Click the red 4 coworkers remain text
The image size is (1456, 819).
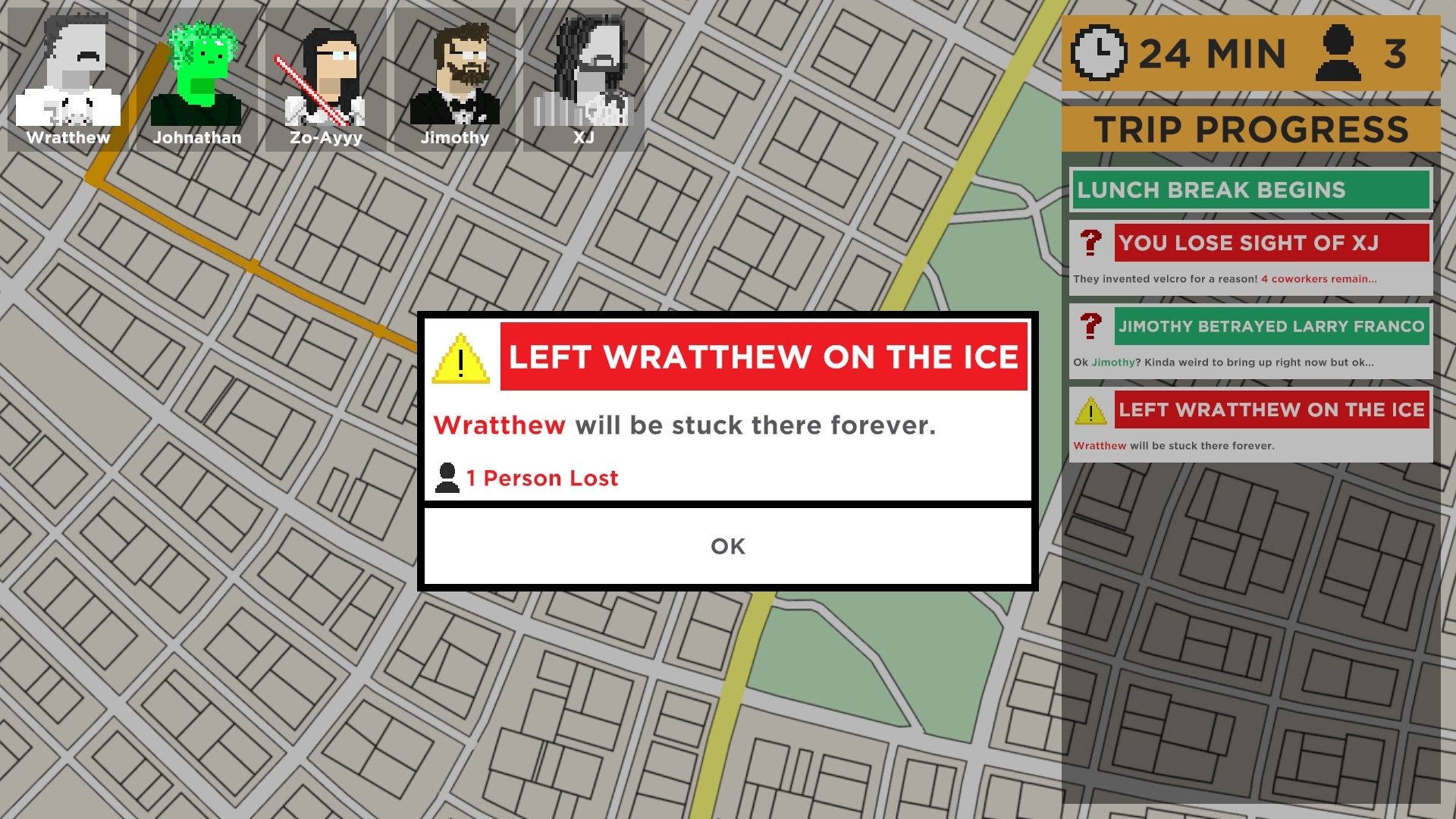click(1319, 279)
